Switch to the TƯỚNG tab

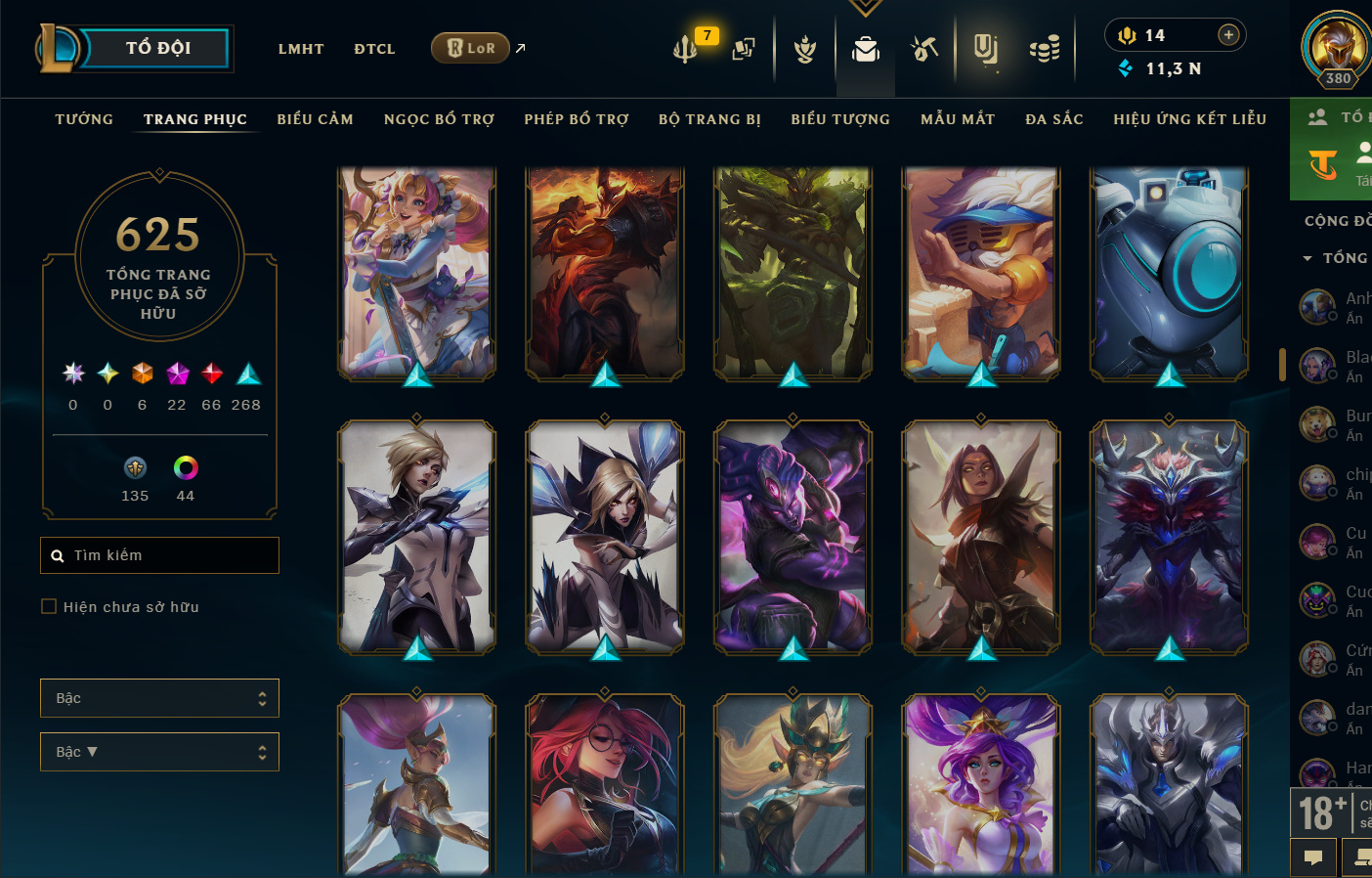click(x=84, y=119)
